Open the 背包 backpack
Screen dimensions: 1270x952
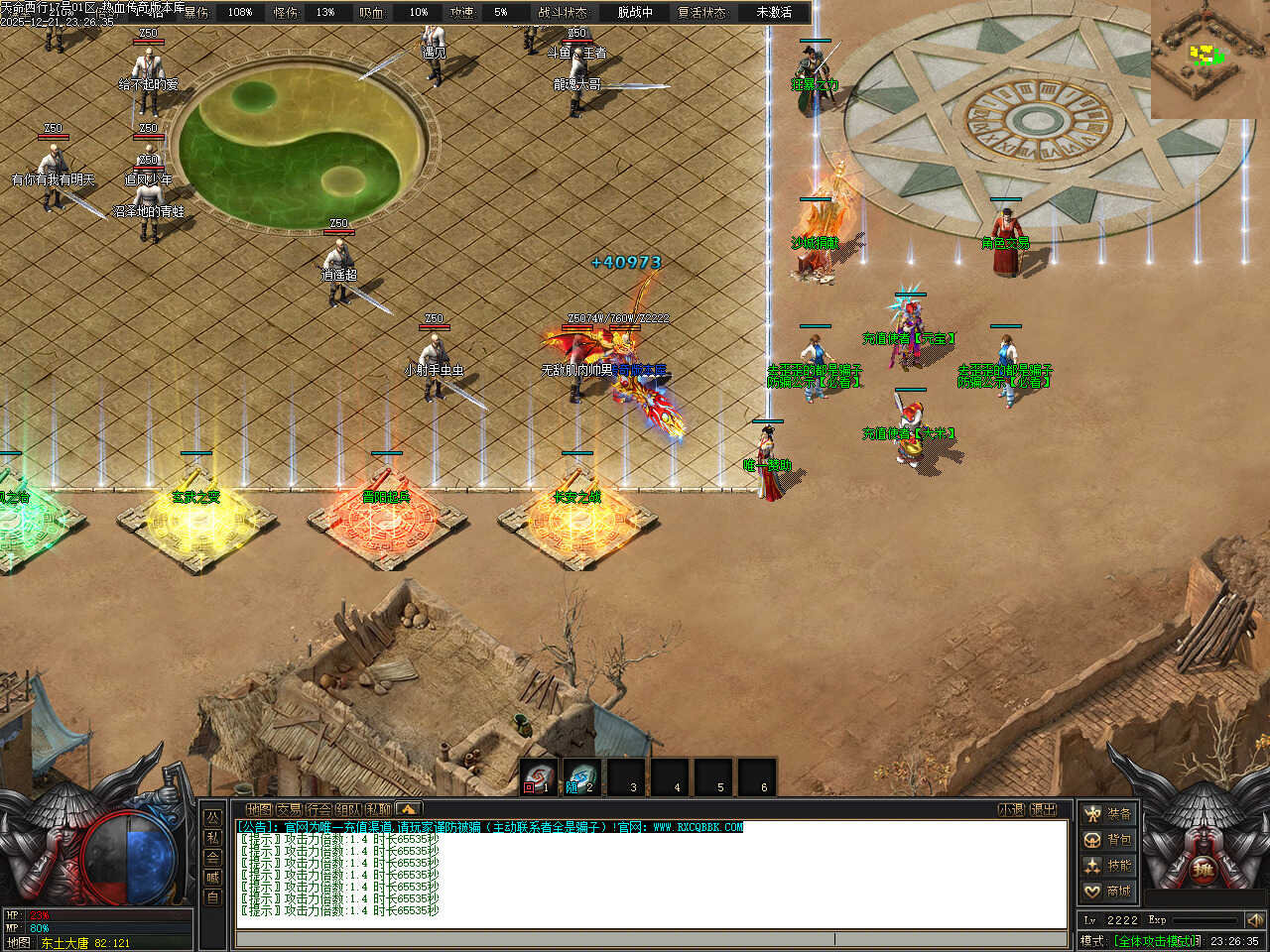(1107, 840)
